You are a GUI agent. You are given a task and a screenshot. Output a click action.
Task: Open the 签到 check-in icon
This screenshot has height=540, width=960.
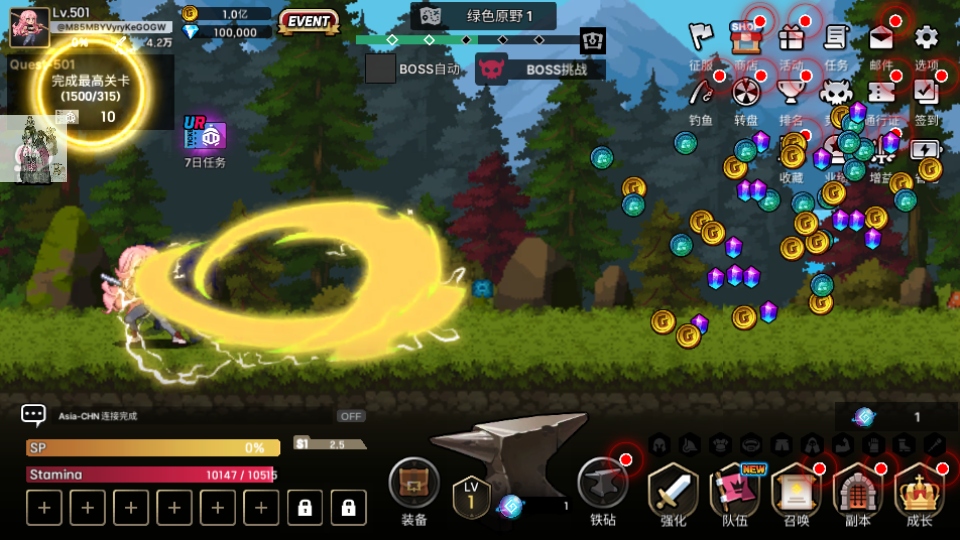coord(926,94)
